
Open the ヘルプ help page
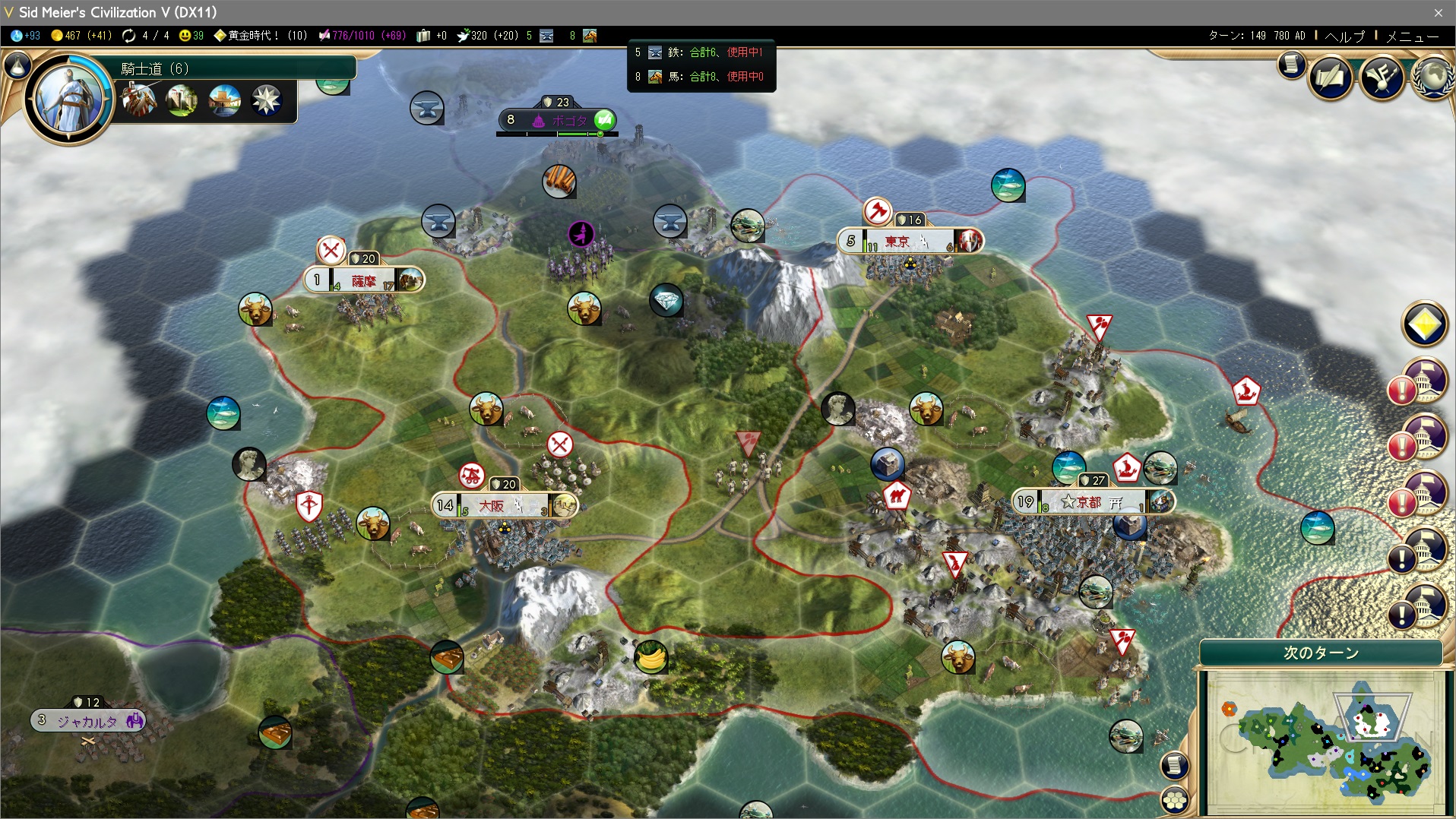(x=1345, y=36)
